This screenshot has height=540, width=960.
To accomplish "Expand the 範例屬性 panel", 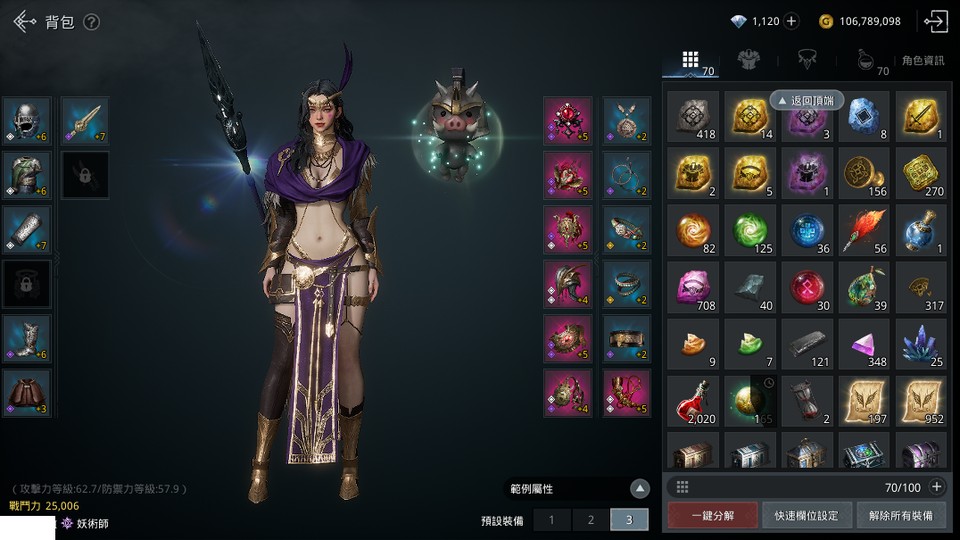I will 640,489.
